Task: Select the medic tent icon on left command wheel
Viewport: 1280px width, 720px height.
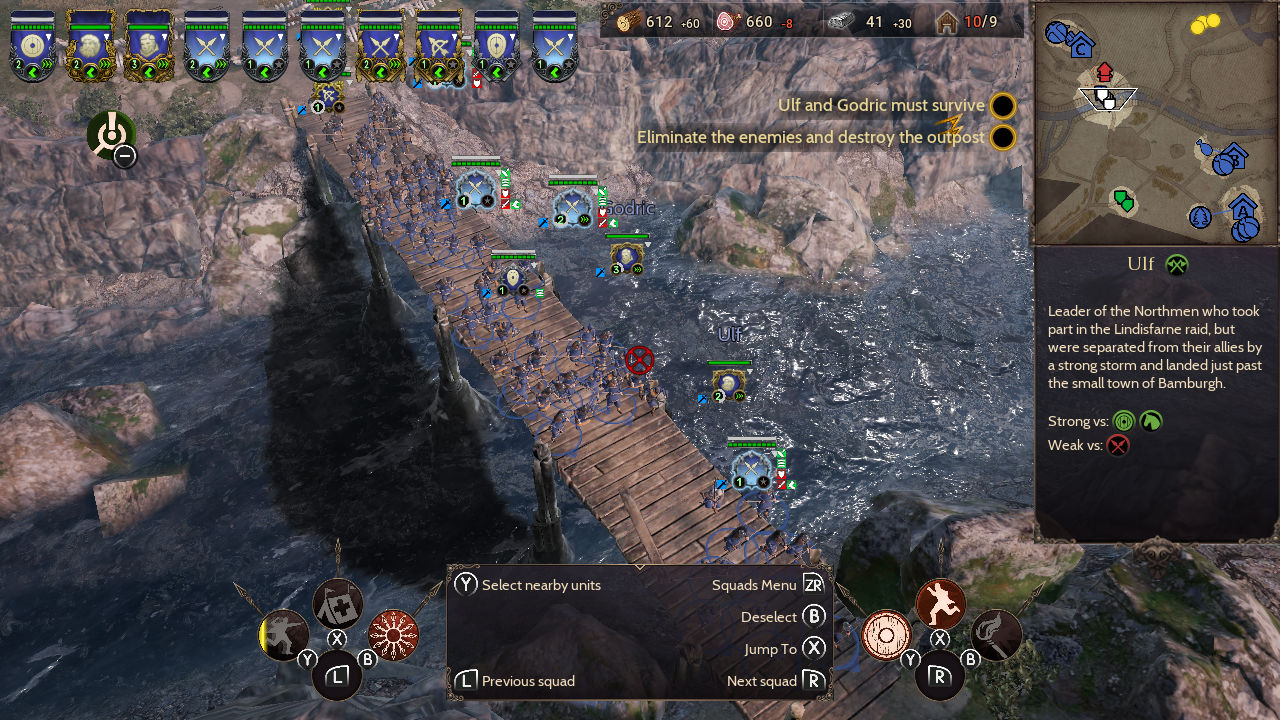Action: [x=336, y=603]
